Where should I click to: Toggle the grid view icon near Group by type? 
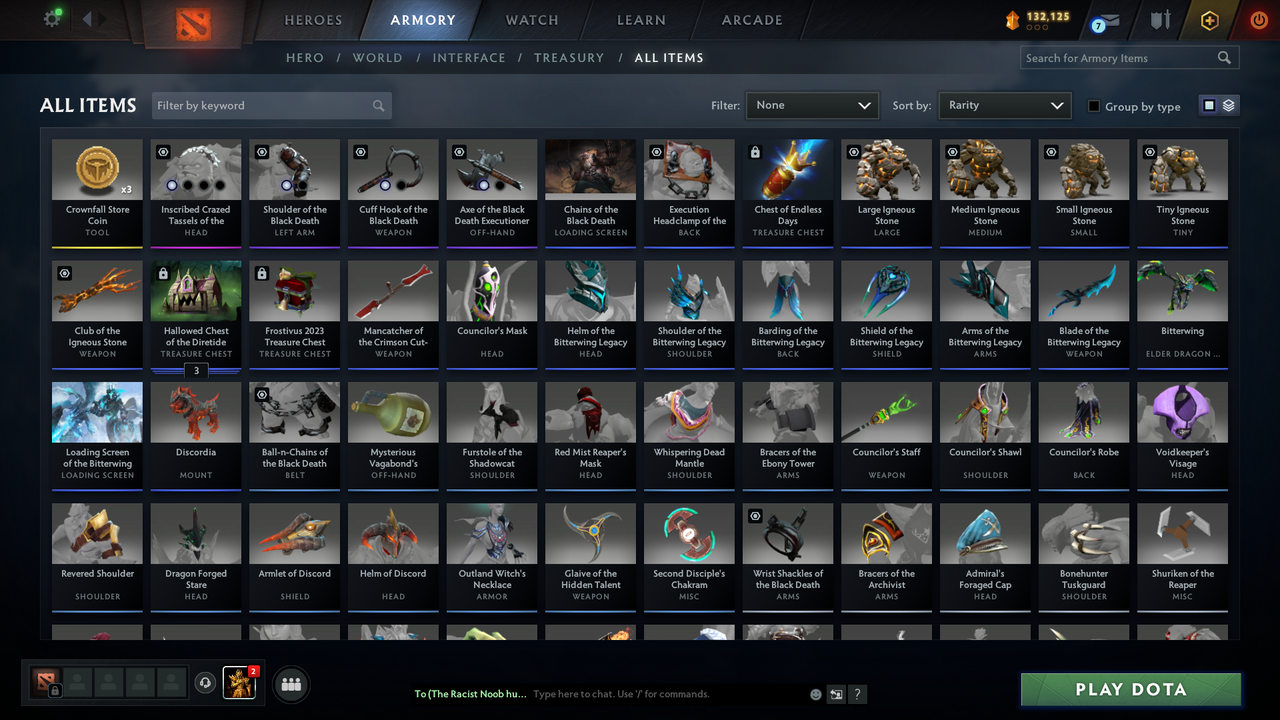1209,105
